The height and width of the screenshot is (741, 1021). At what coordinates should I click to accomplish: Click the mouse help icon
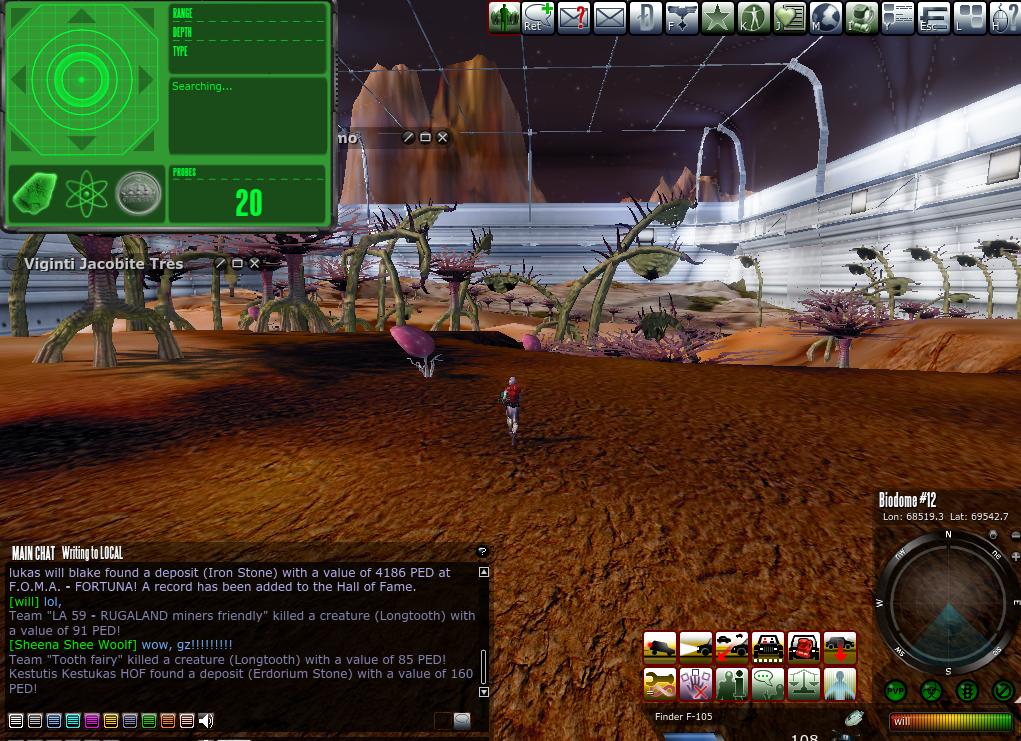[x=1006, y=17]
